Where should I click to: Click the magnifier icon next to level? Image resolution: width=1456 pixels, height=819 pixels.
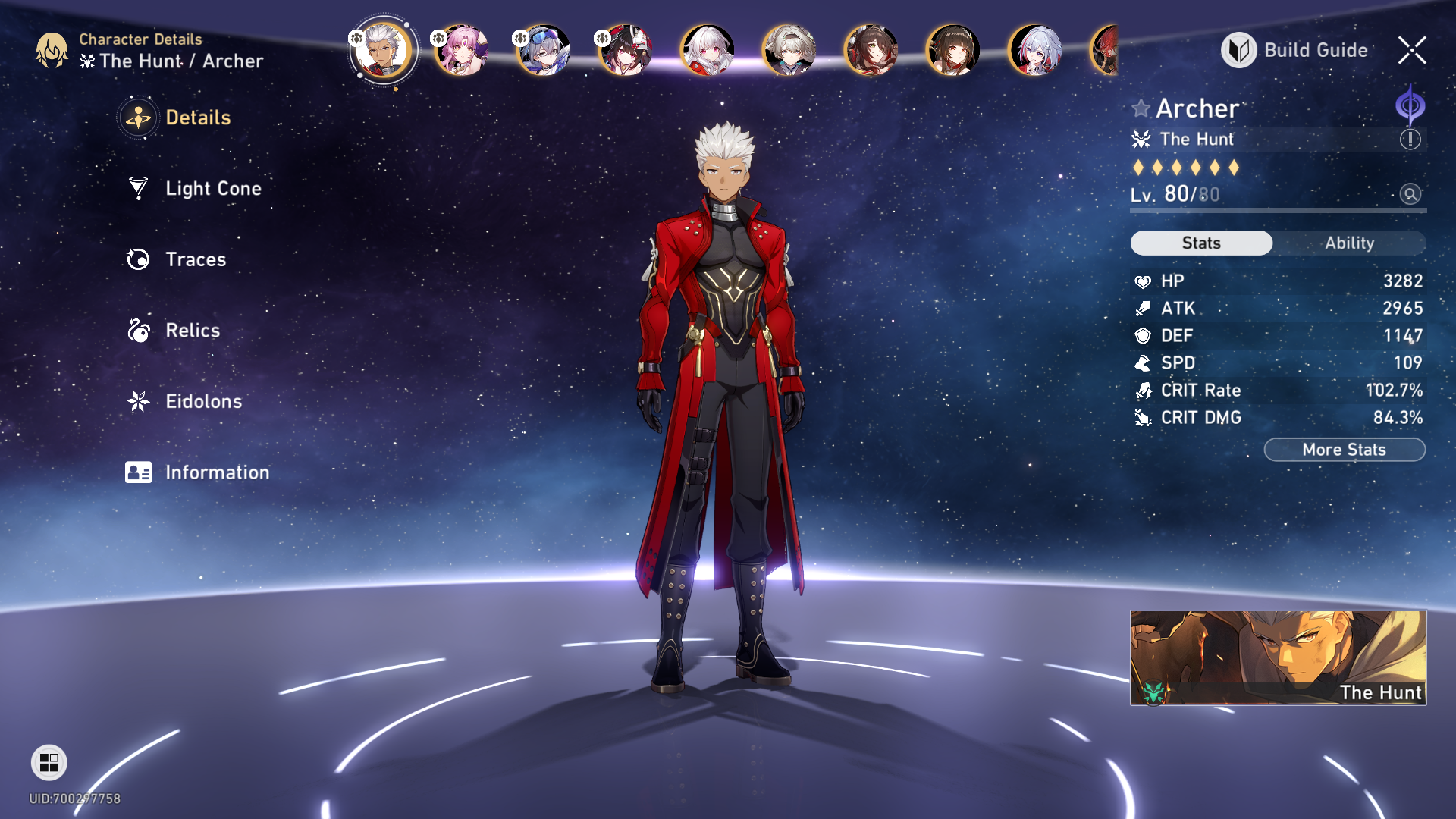point(1410,194)
